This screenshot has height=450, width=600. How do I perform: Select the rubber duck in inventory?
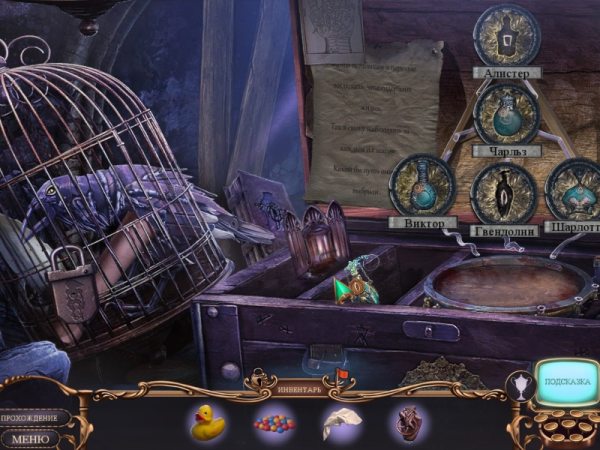pos(207,422)
